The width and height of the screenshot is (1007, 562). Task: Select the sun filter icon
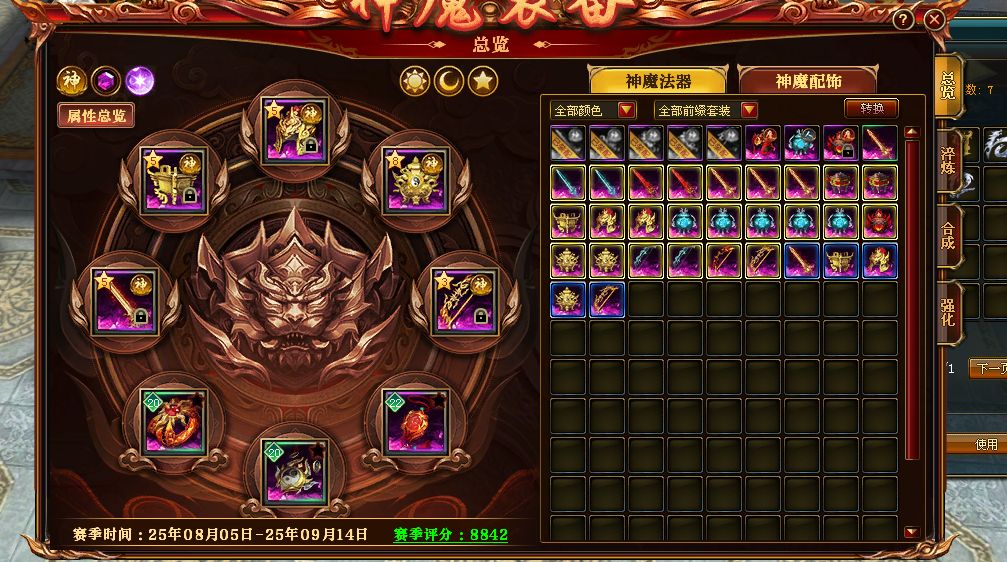[415, 81]
